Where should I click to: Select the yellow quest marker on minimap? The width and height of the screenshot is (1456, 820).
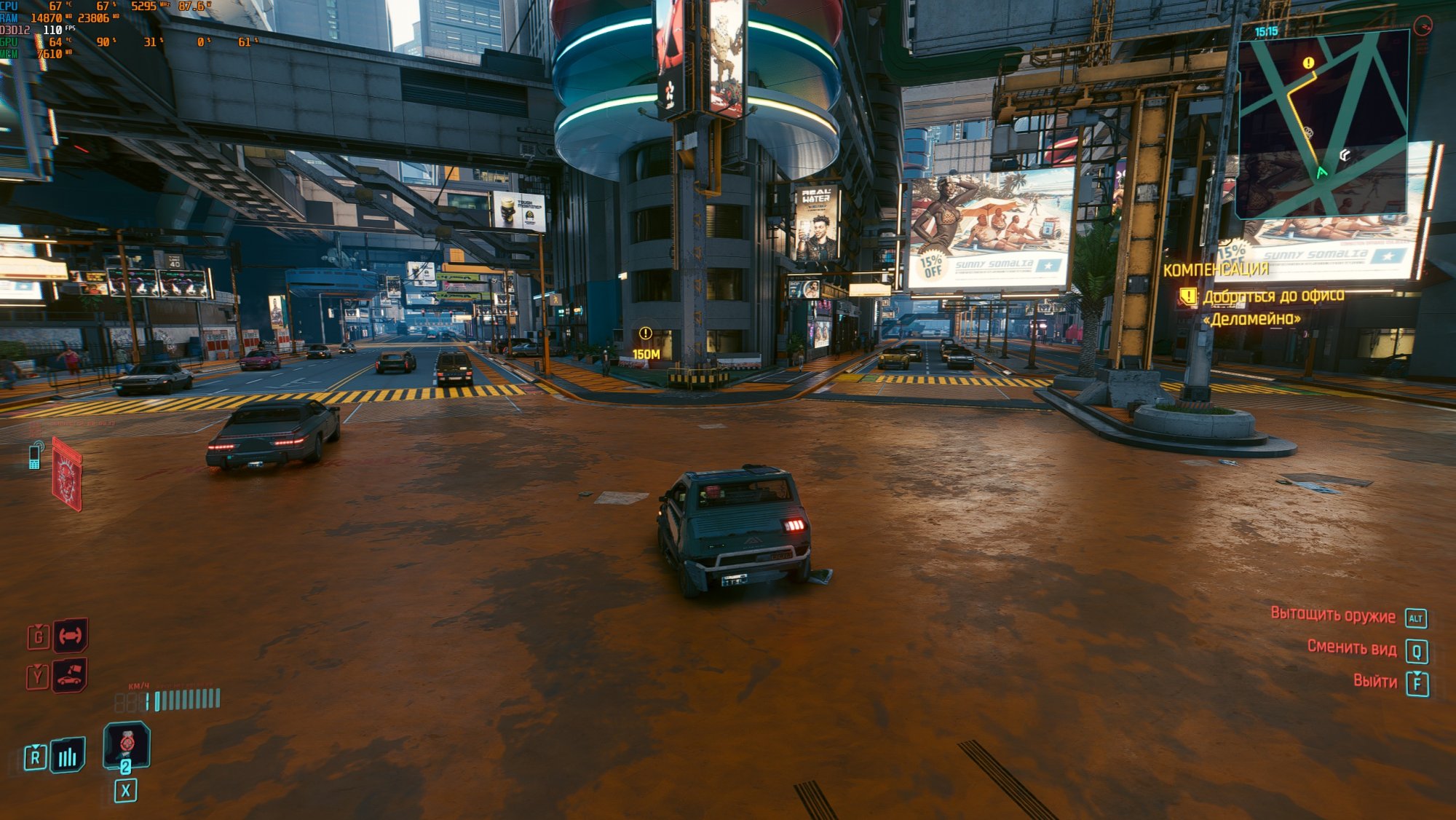click(x=1308, y=63)
